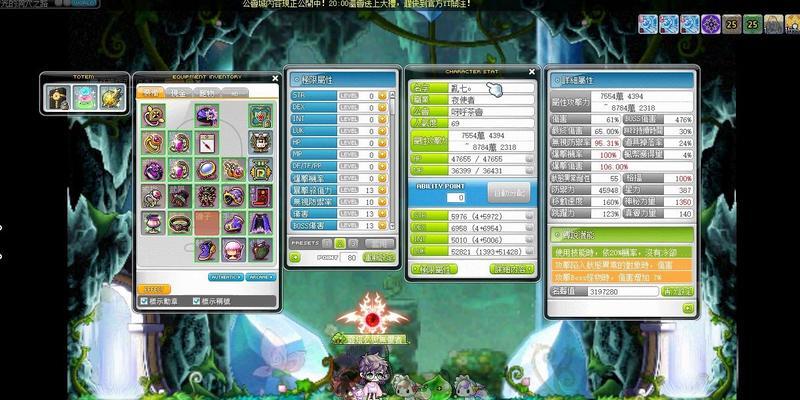Click the belt equipment slot
This screenshot has height=400, width=800.
coord(180,222)
